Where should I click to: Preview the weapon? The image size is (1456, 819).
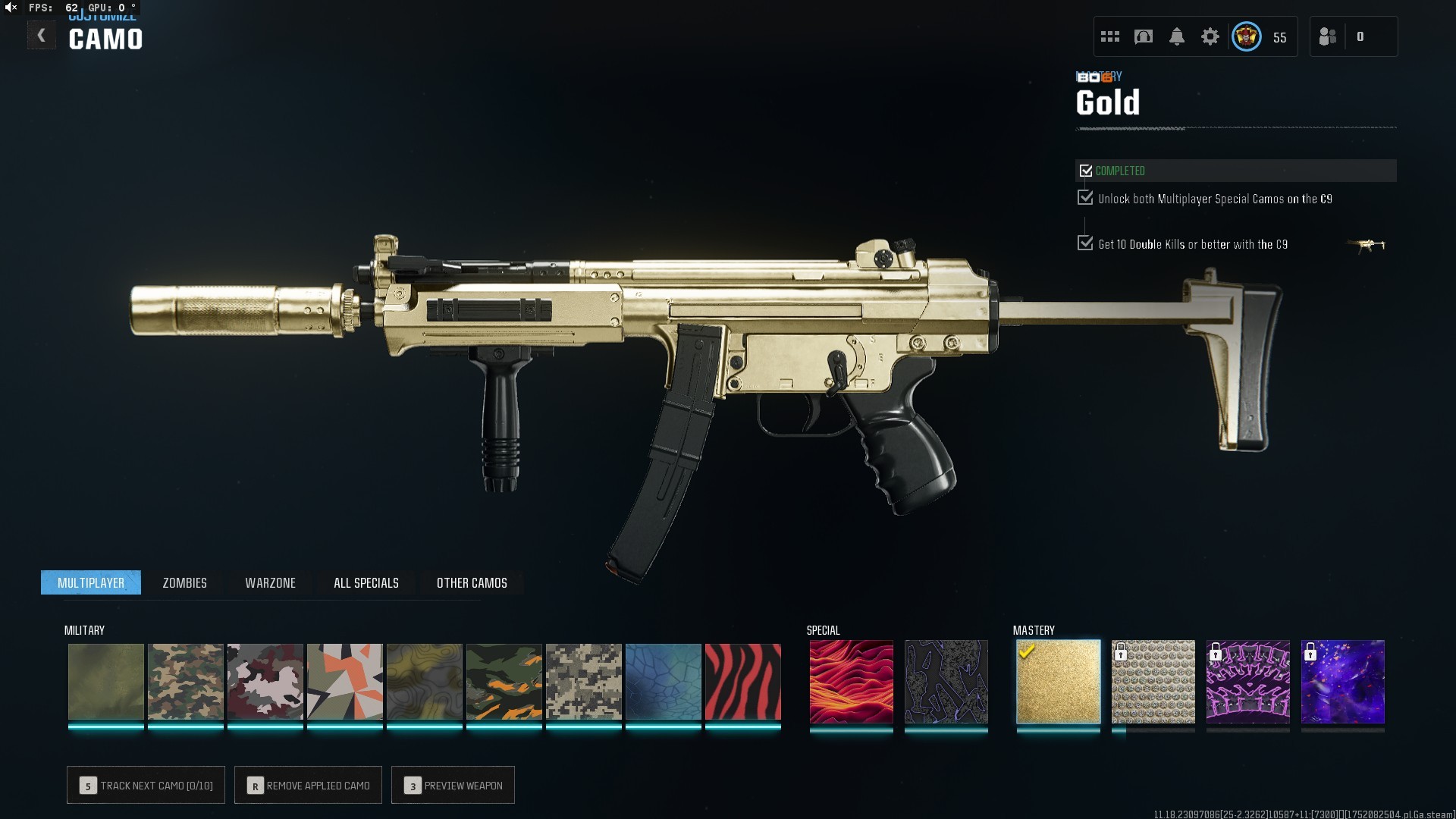pos(453,785)
